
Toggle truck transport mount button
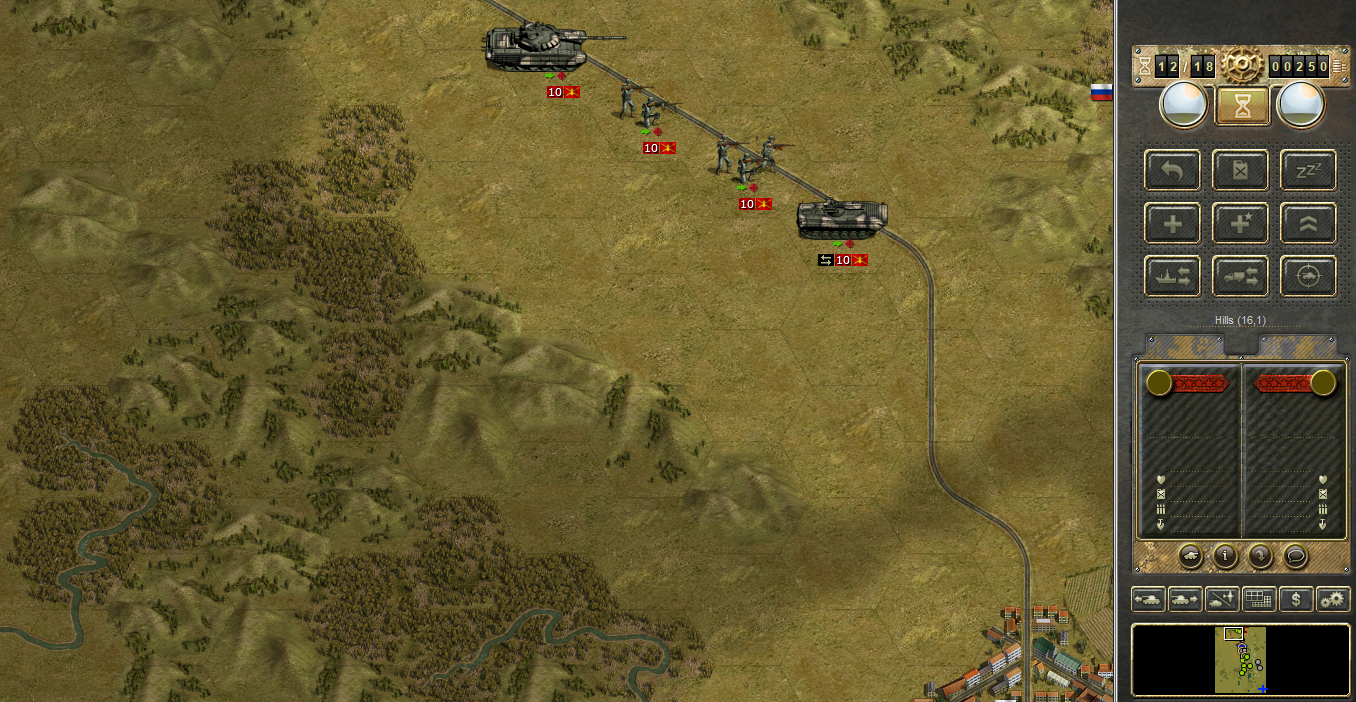click(1241, 276)
